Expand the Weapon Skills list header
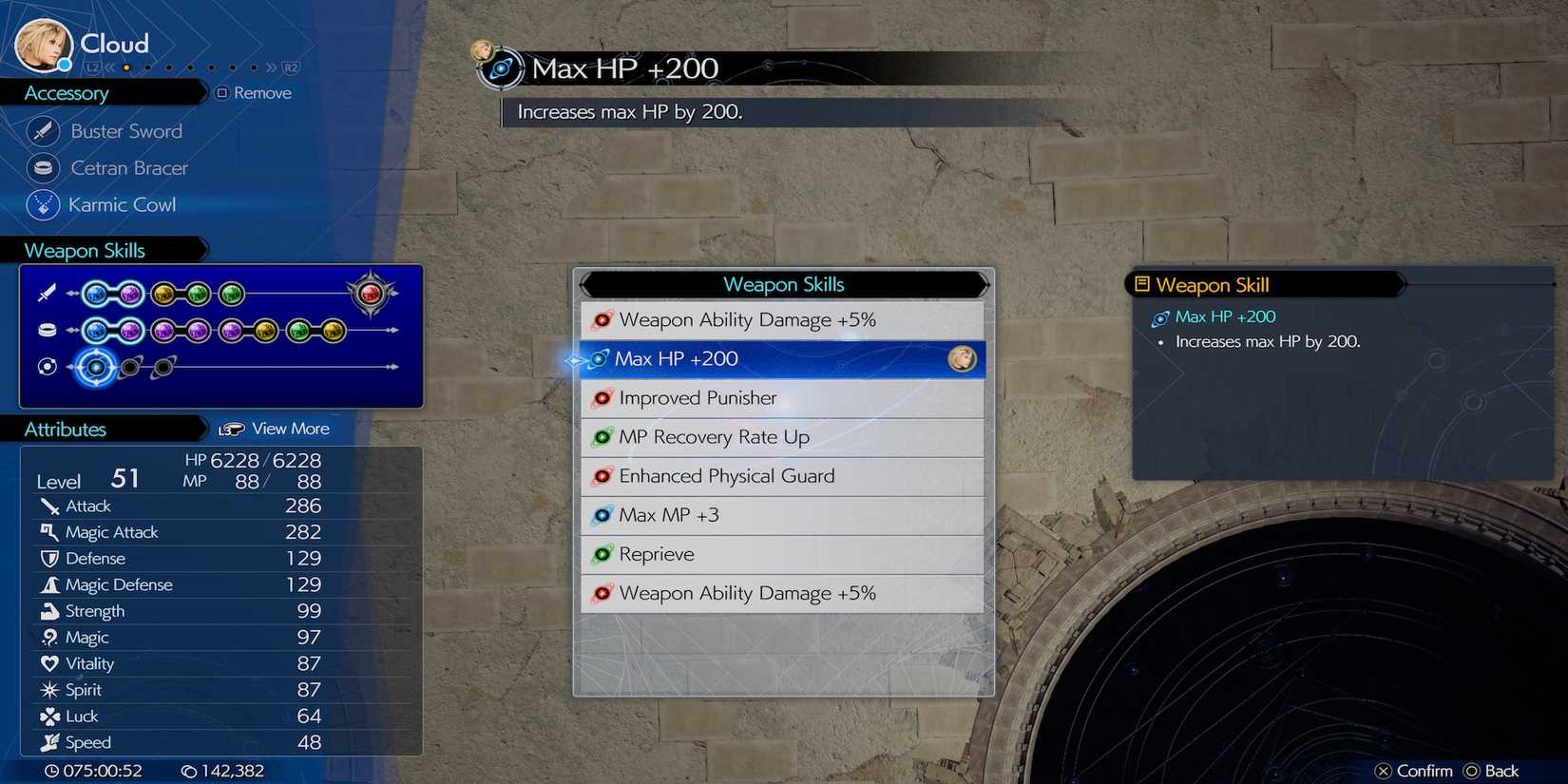The height and width of the screenshot is (784, 1568). 783,284
